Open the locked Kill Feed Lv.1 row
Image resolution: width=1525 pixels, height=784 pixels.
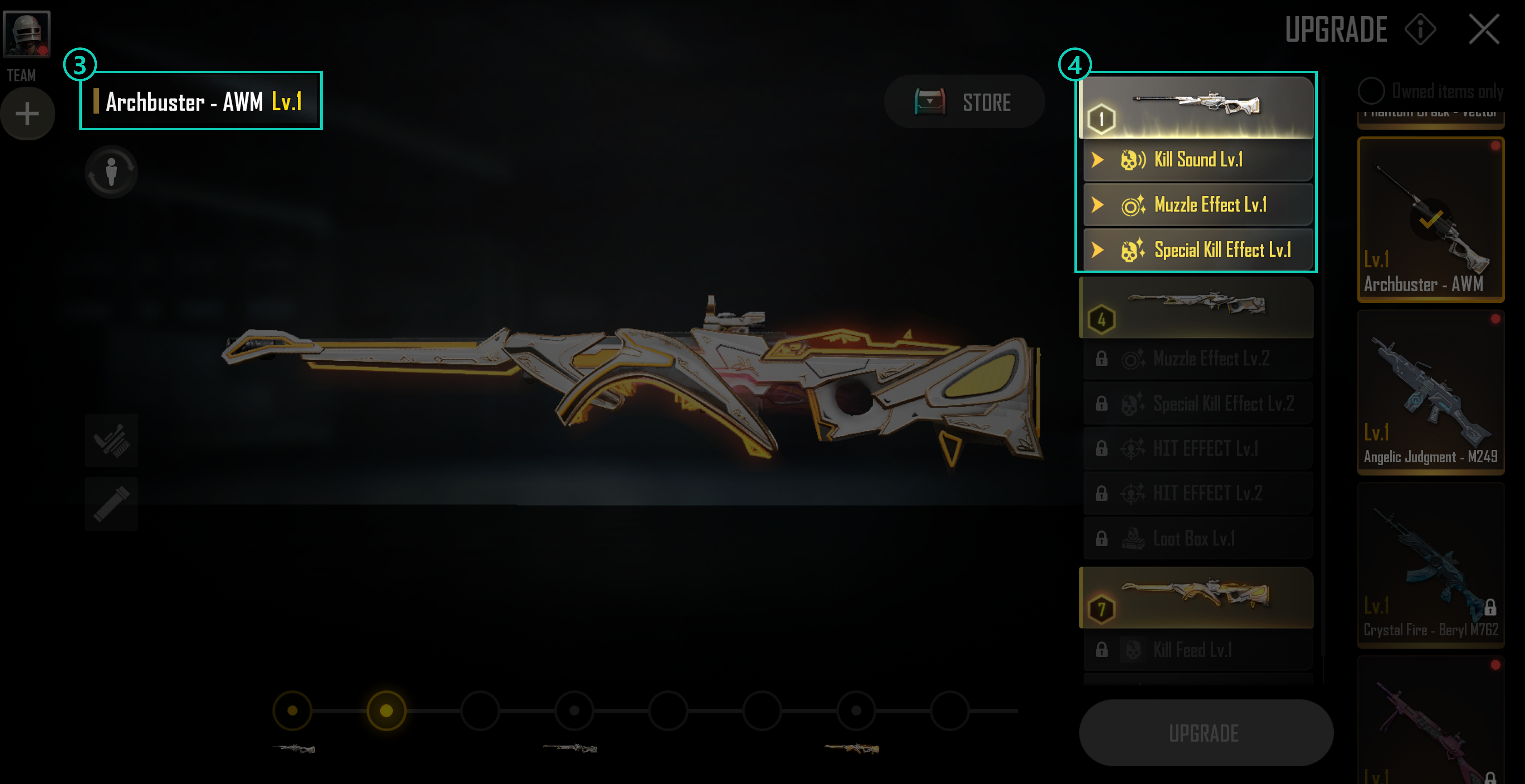coord(1197,650)
